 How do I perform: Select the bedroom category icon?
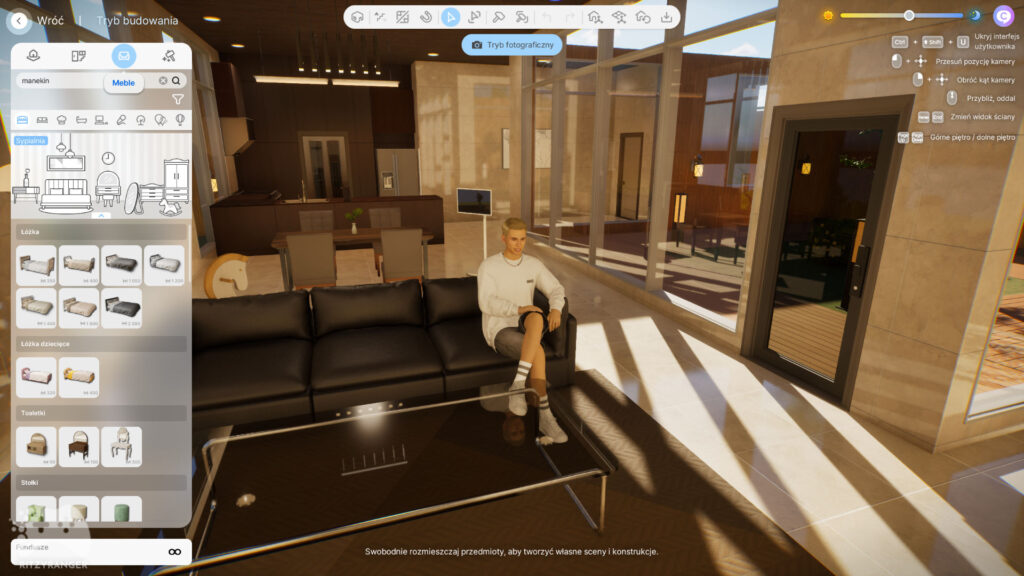coord(23,120)
